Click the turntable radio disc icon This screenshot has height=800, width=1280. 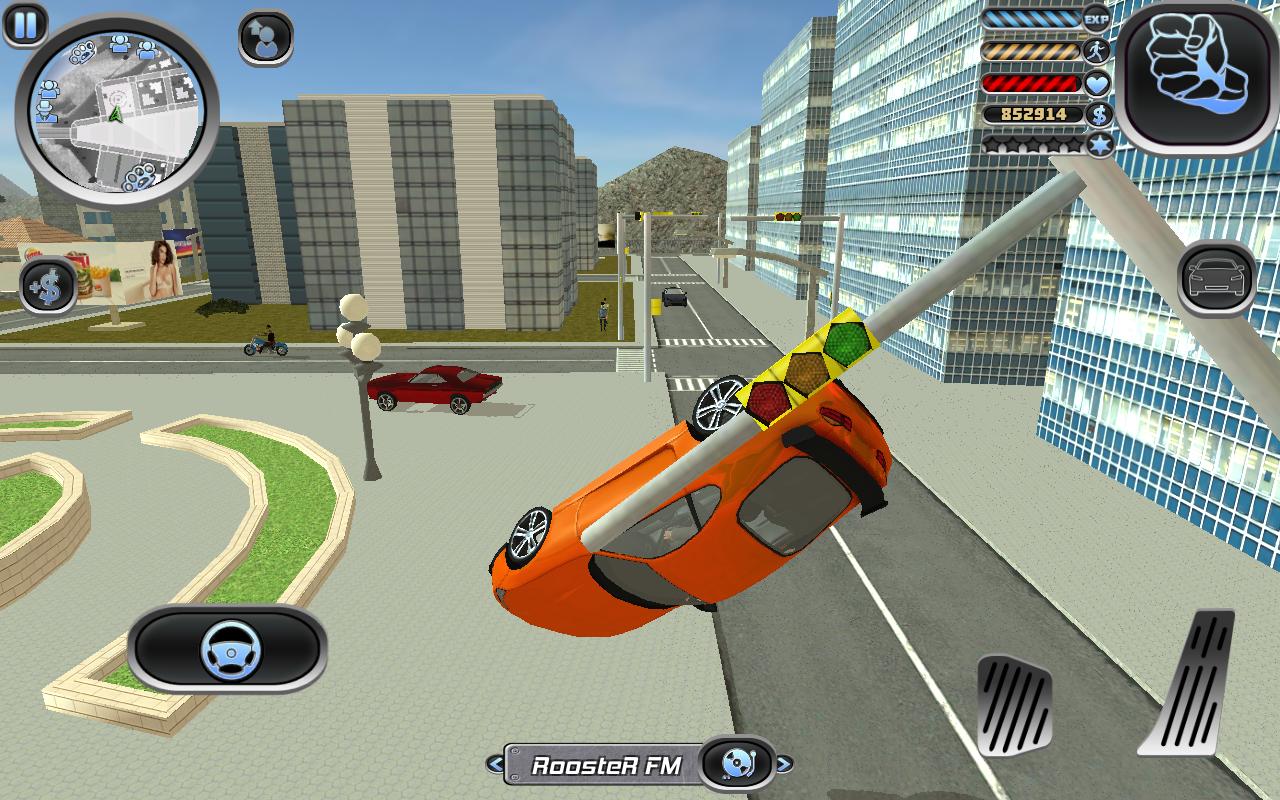[x=738, y=765]
